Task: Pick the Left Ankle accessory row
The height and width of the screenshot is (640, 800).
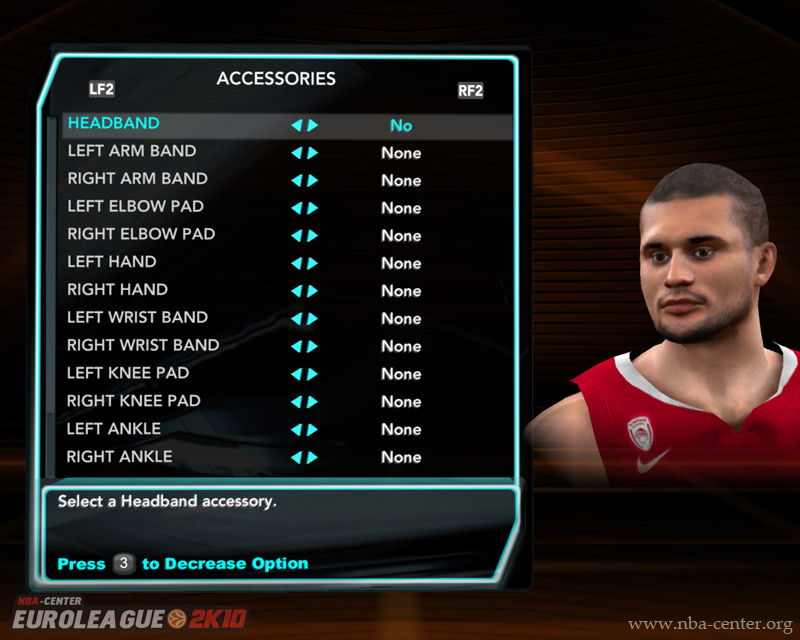Action: click(x=114, y=429)
